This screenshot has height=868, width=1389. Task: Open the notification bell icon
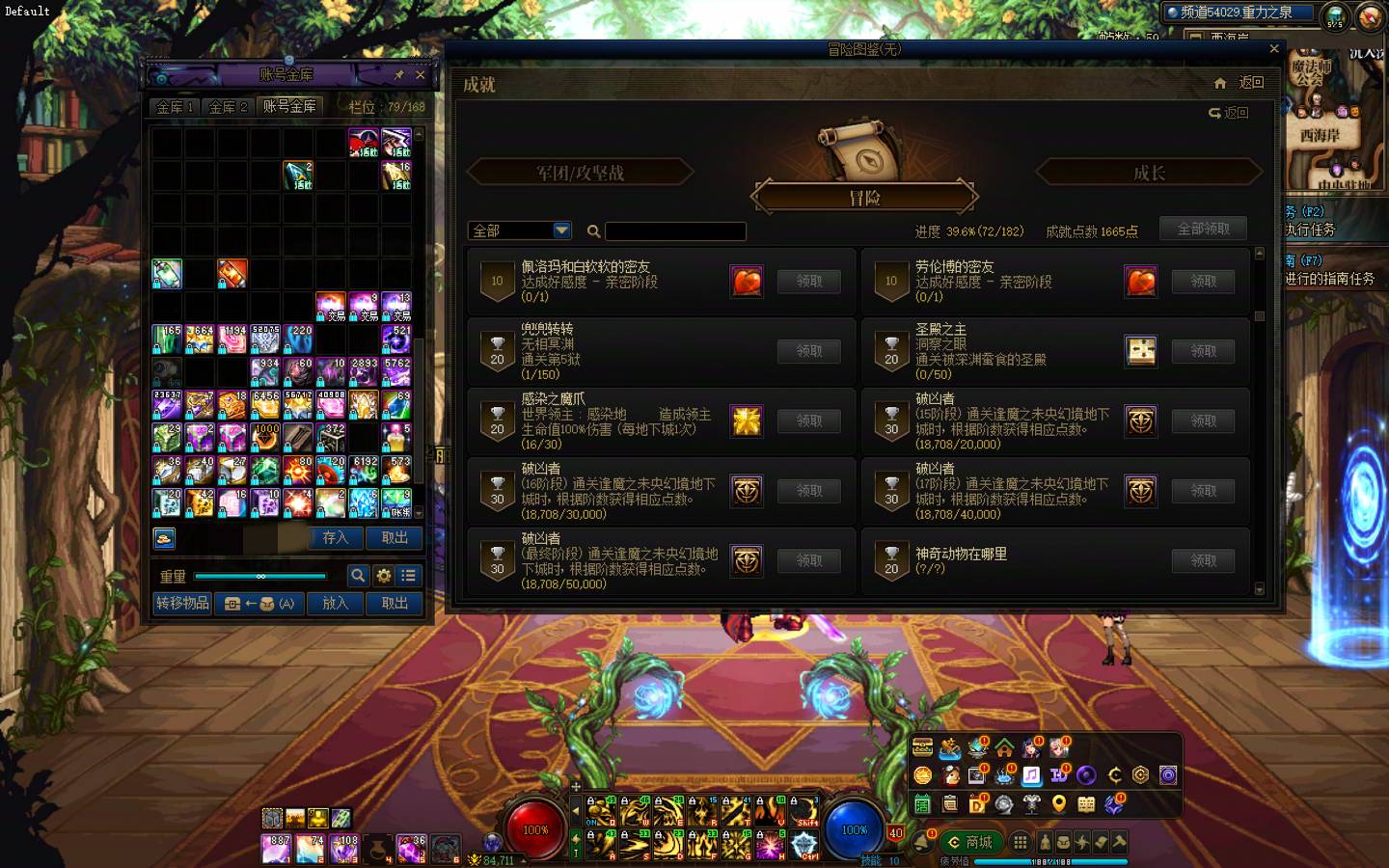(x=923, y=840)
